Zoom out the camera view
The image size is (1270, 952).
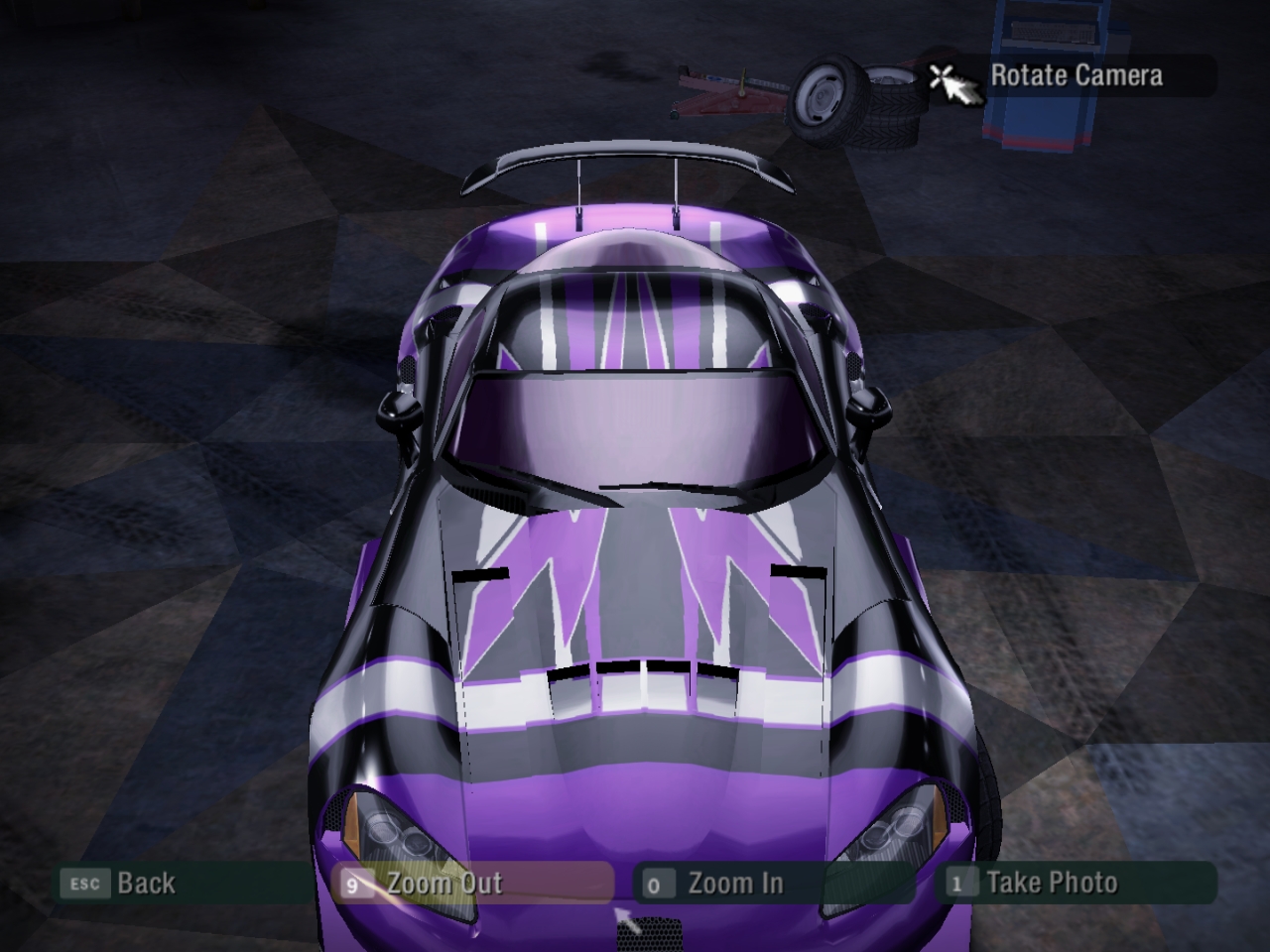click(444, 883)
